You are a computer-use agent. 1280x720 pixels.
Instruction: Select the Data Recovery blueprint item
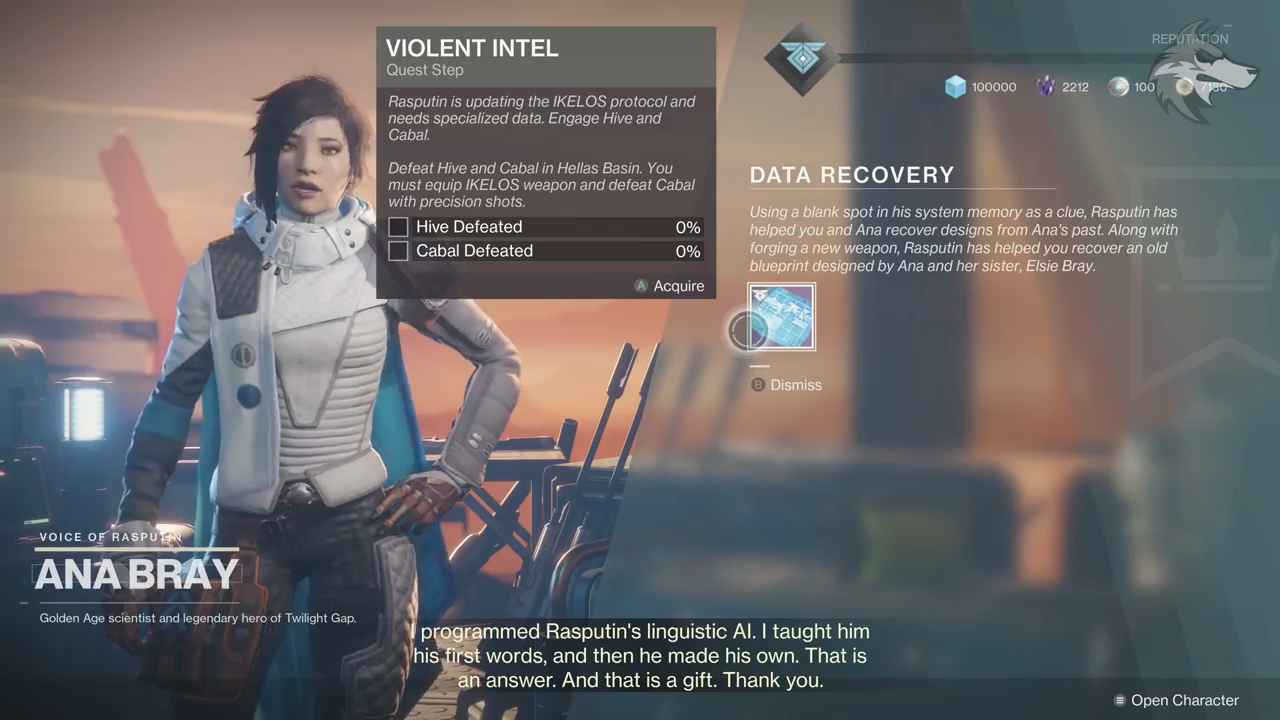click(x=782, y=317)
